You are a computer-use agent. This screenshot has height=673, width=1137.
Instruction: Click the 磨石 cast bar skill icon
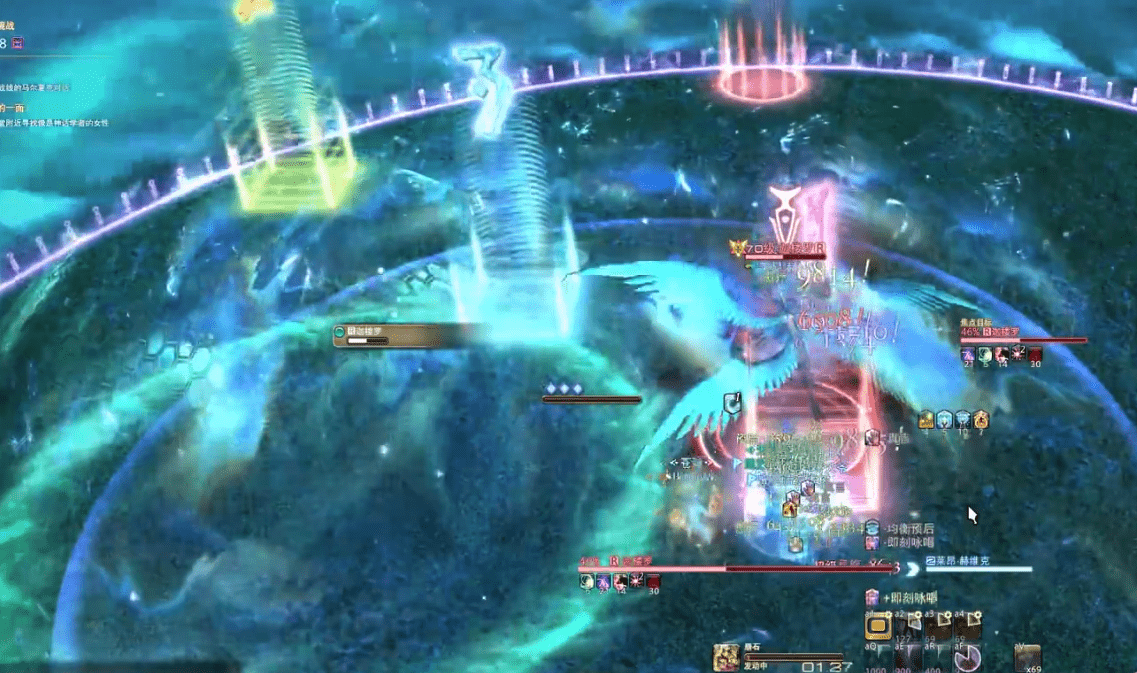tap(725, 658)
